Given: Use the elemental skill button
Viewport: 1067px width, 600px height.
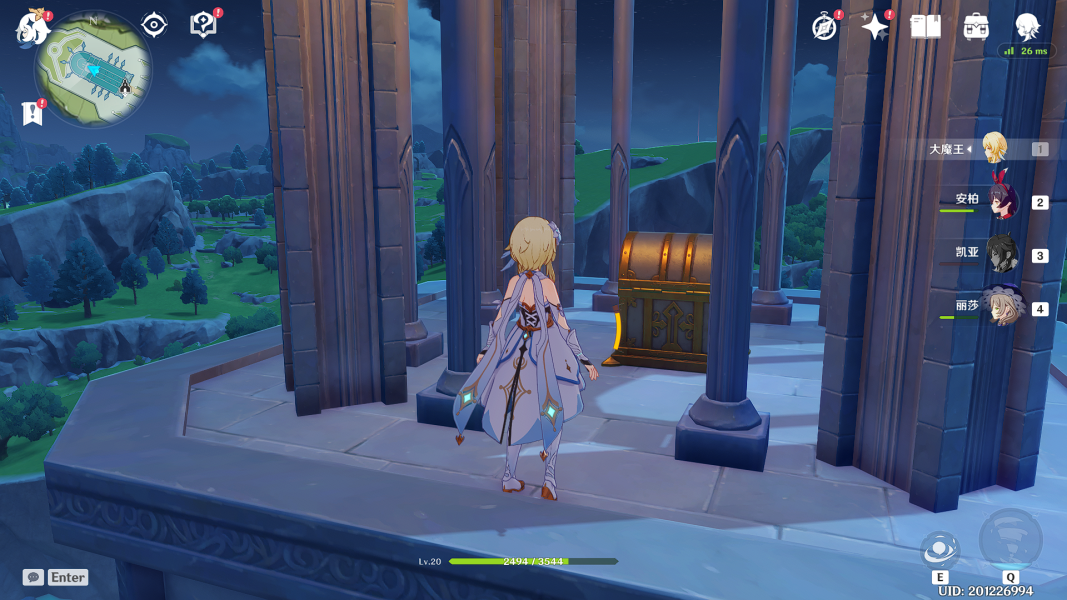Looking at the screenshot, I should (x=940, y=550).
